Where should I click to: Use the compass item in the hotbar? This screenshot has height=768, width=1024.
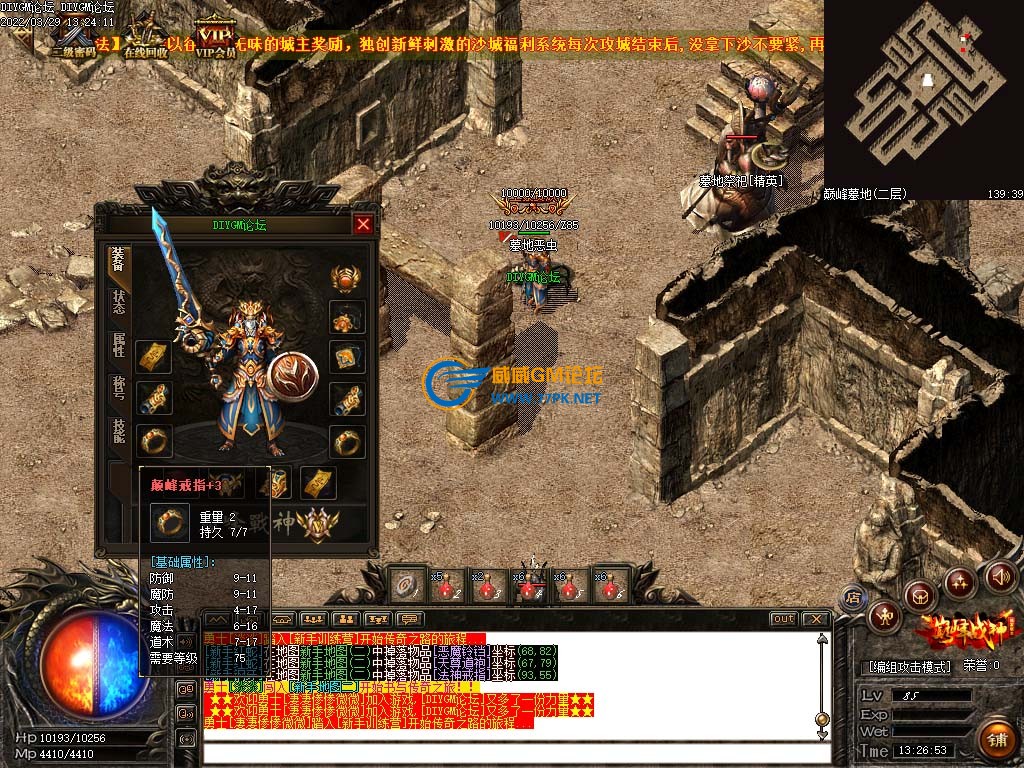pos(405,586)
